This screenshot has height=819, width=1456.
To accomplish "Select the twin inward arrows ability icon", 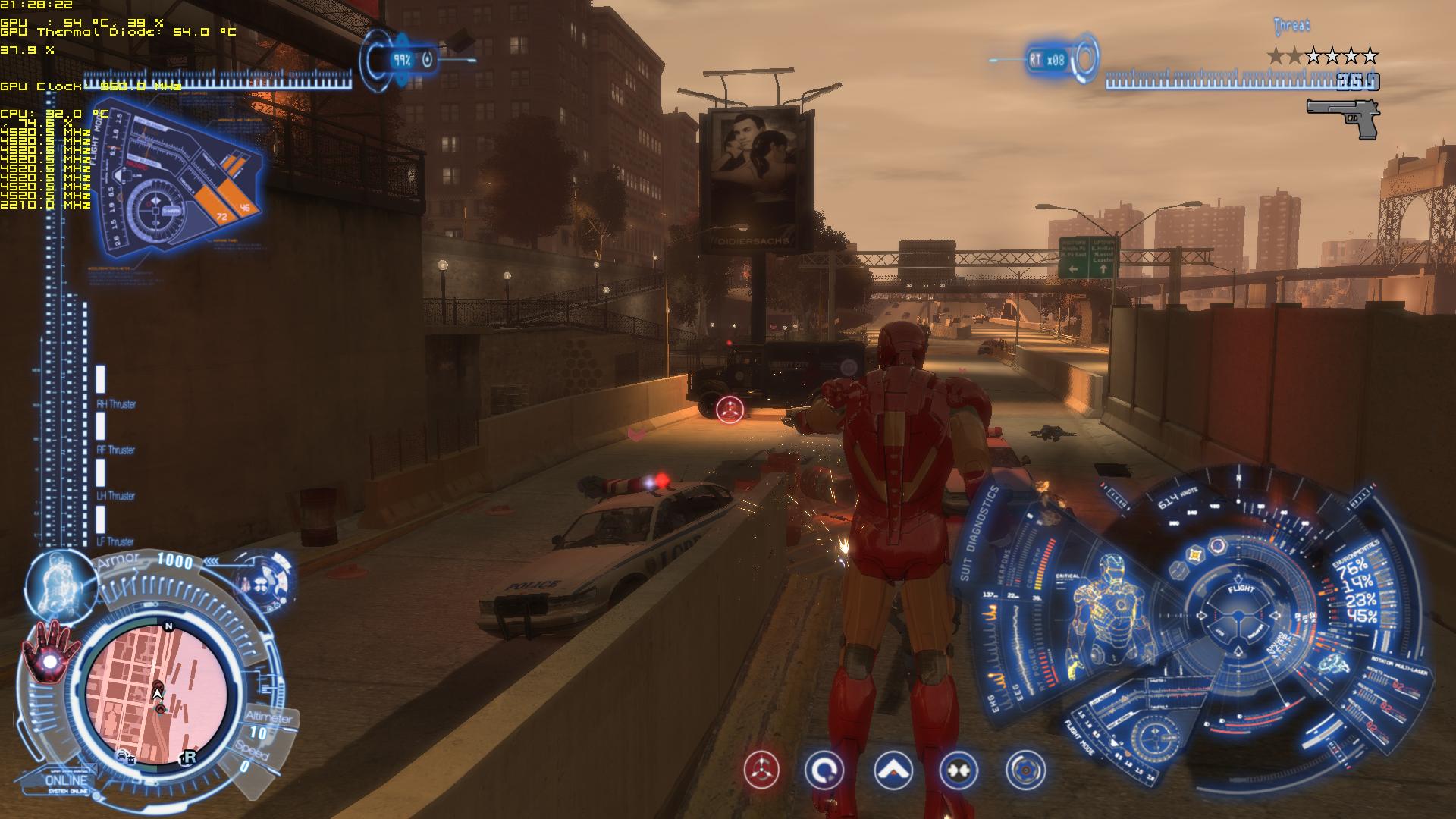I will pyautogui.click(x=958, y=770).
